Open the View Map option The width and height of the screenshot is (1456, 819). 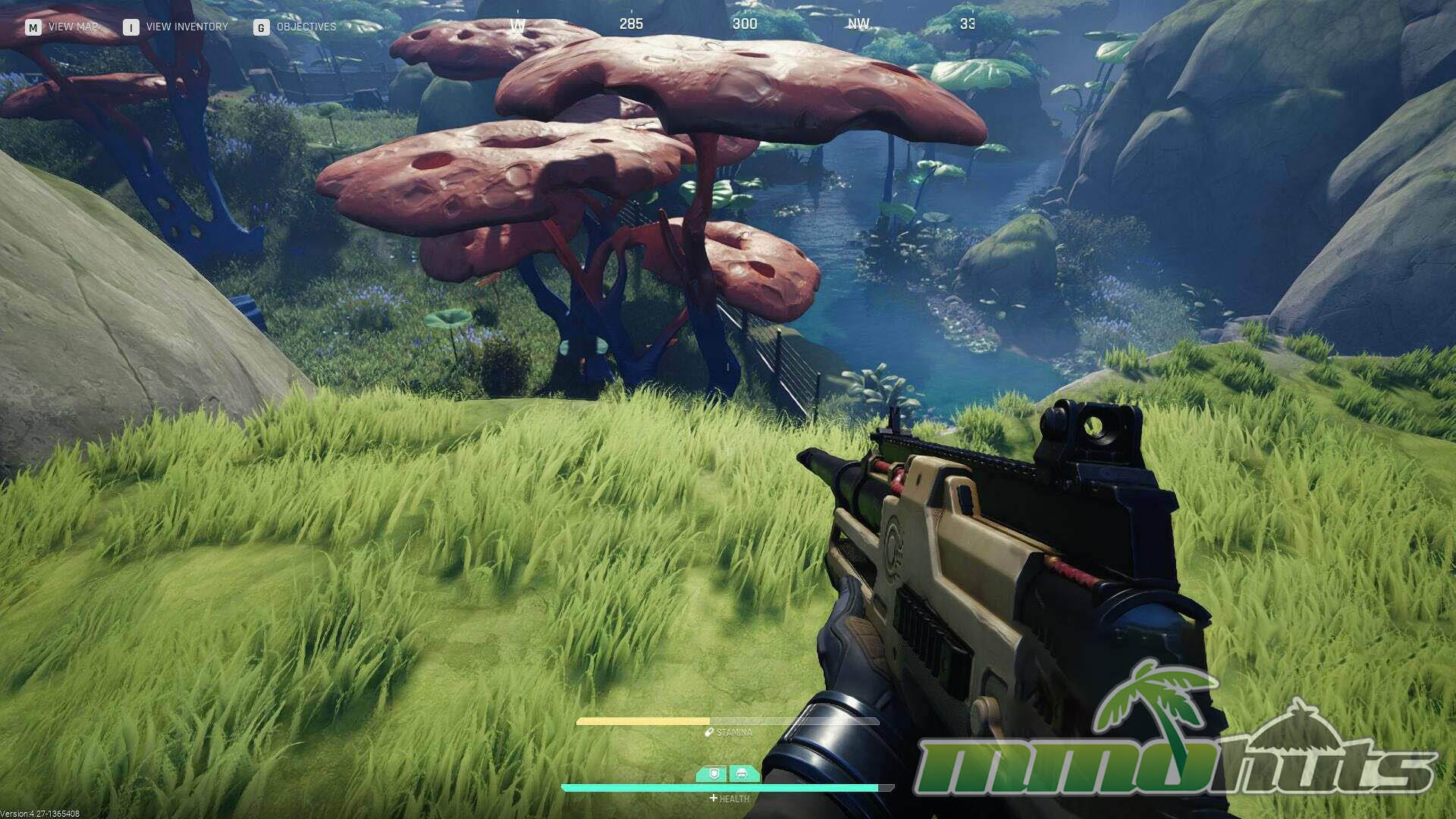pyautogui.click(x=62, y=27)
